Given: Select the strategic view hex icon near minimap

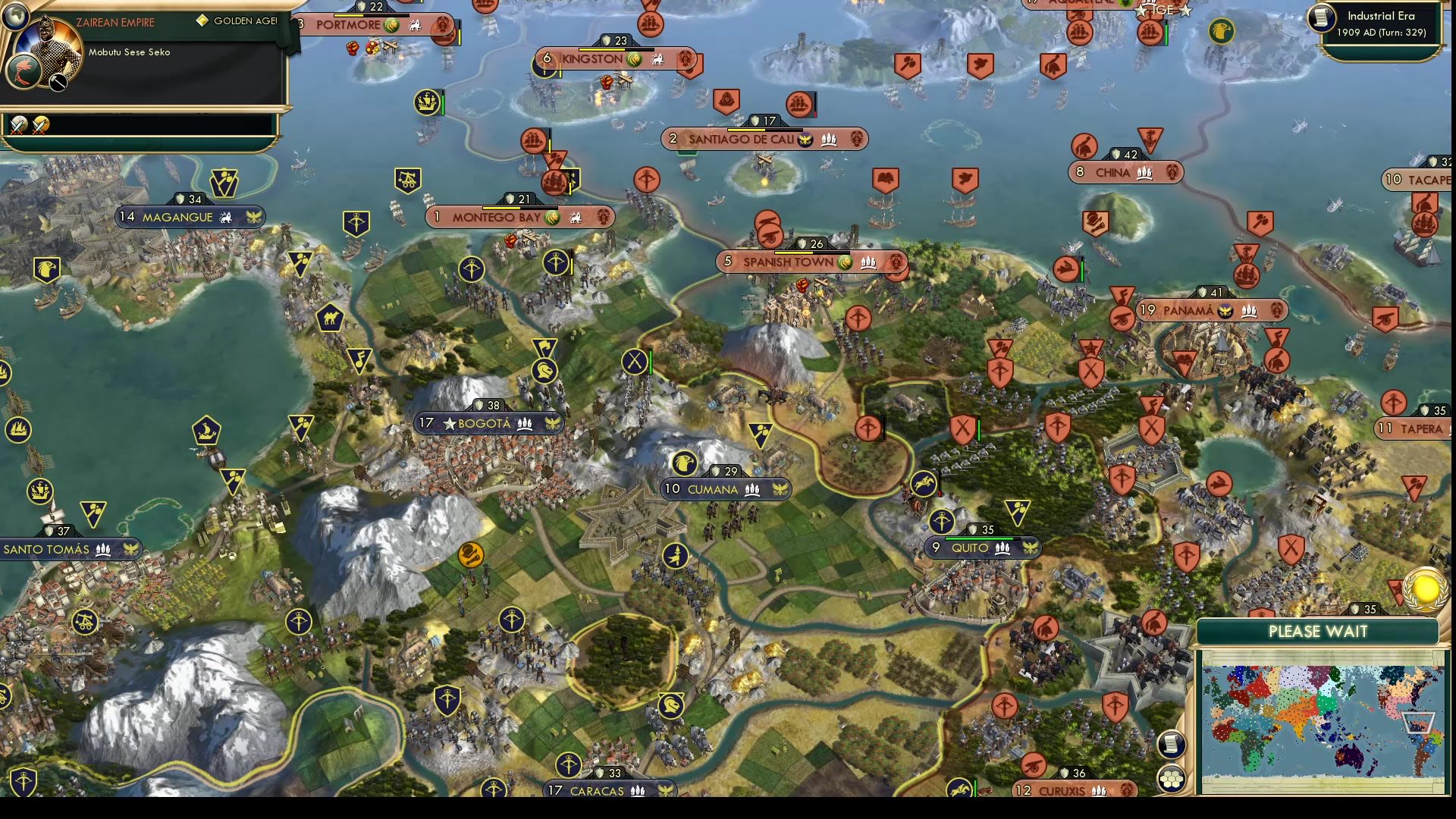Looking at the screenshot, I should (1172, 780).
